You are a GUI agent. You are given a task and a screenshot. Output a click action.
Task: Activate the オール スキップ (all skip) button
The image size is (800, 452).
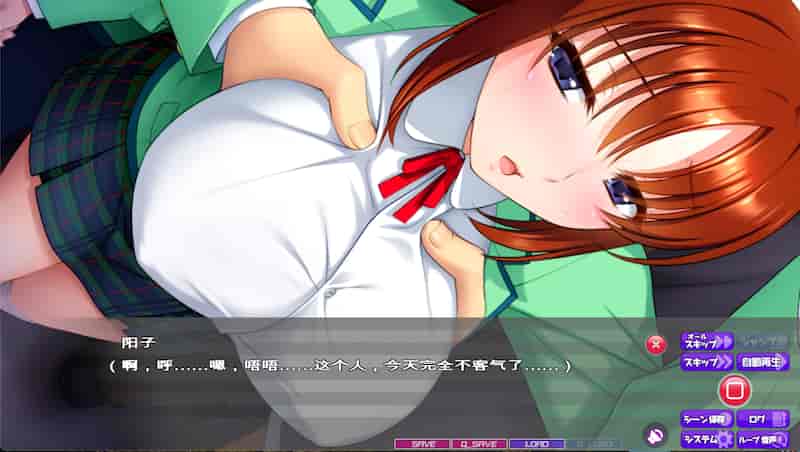(706, 341)
